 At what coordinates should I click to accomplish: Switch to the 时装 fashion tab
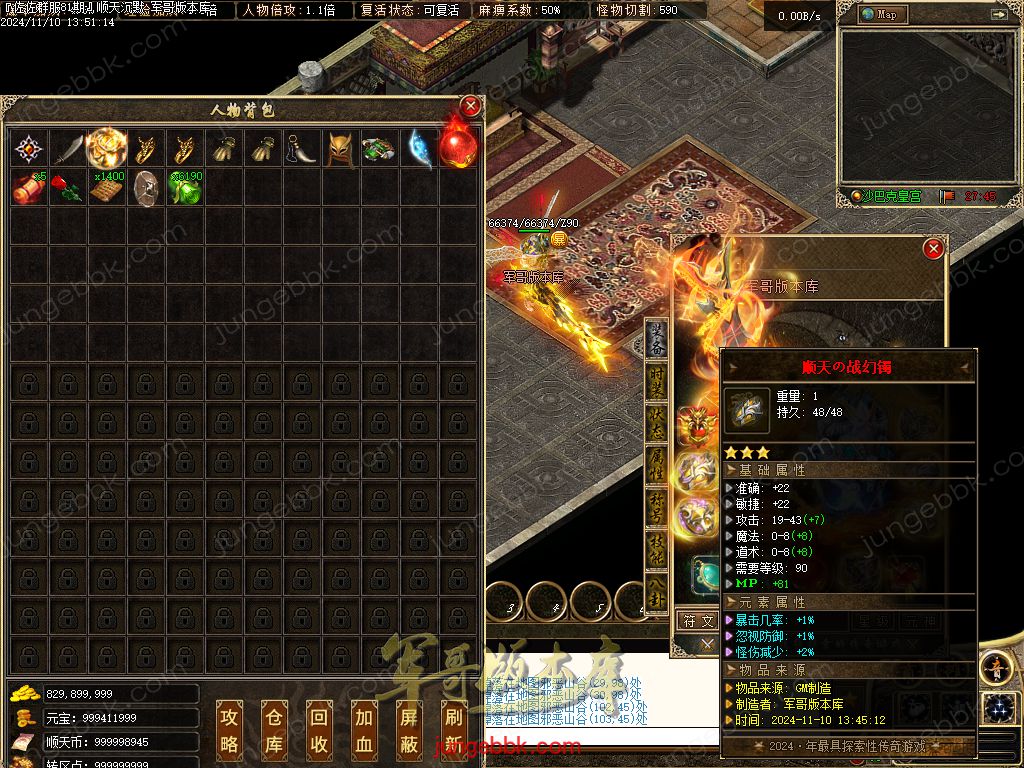click(x=657, y=385)
